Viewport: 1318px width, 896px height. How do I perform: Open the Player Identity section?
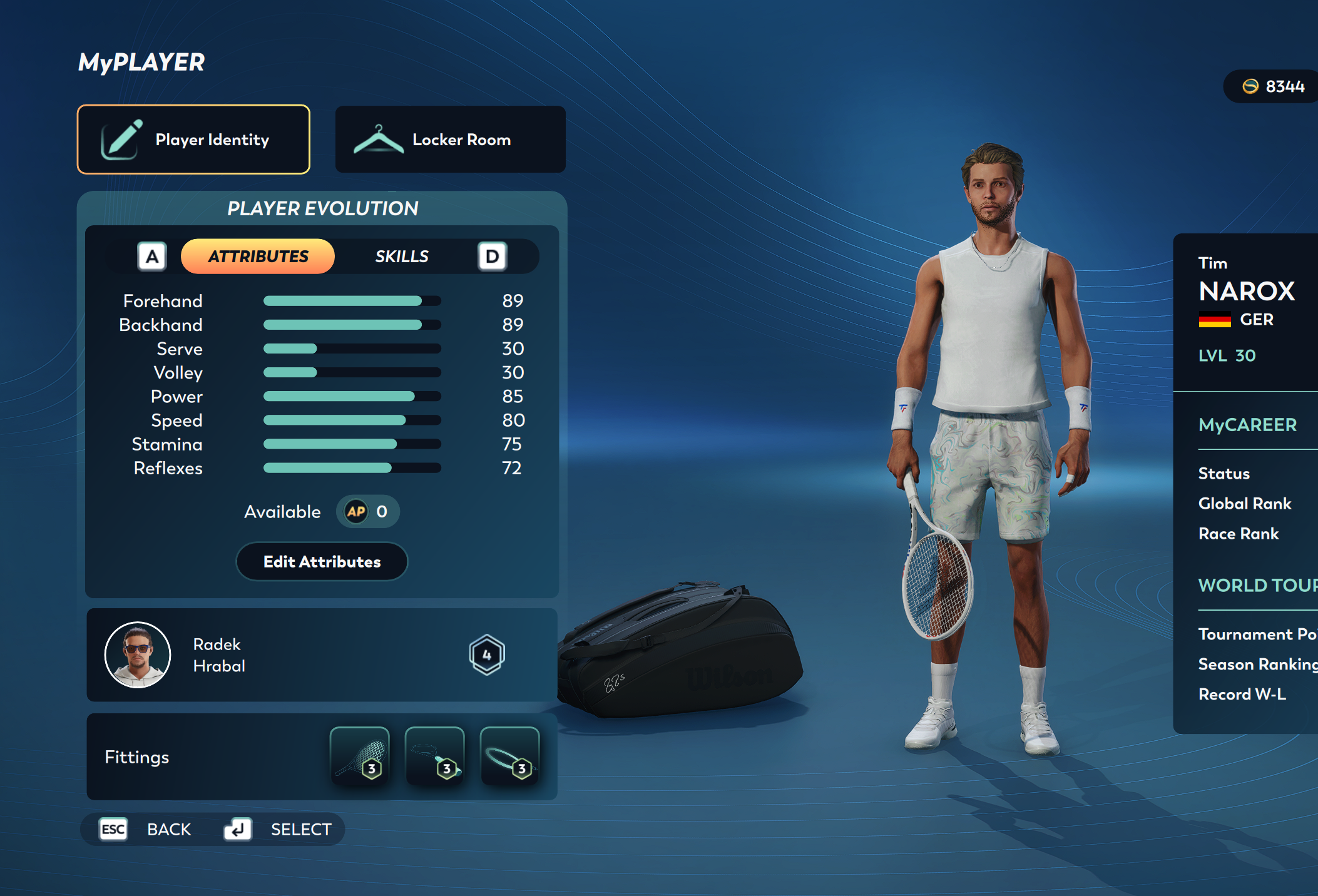[193, 140]
